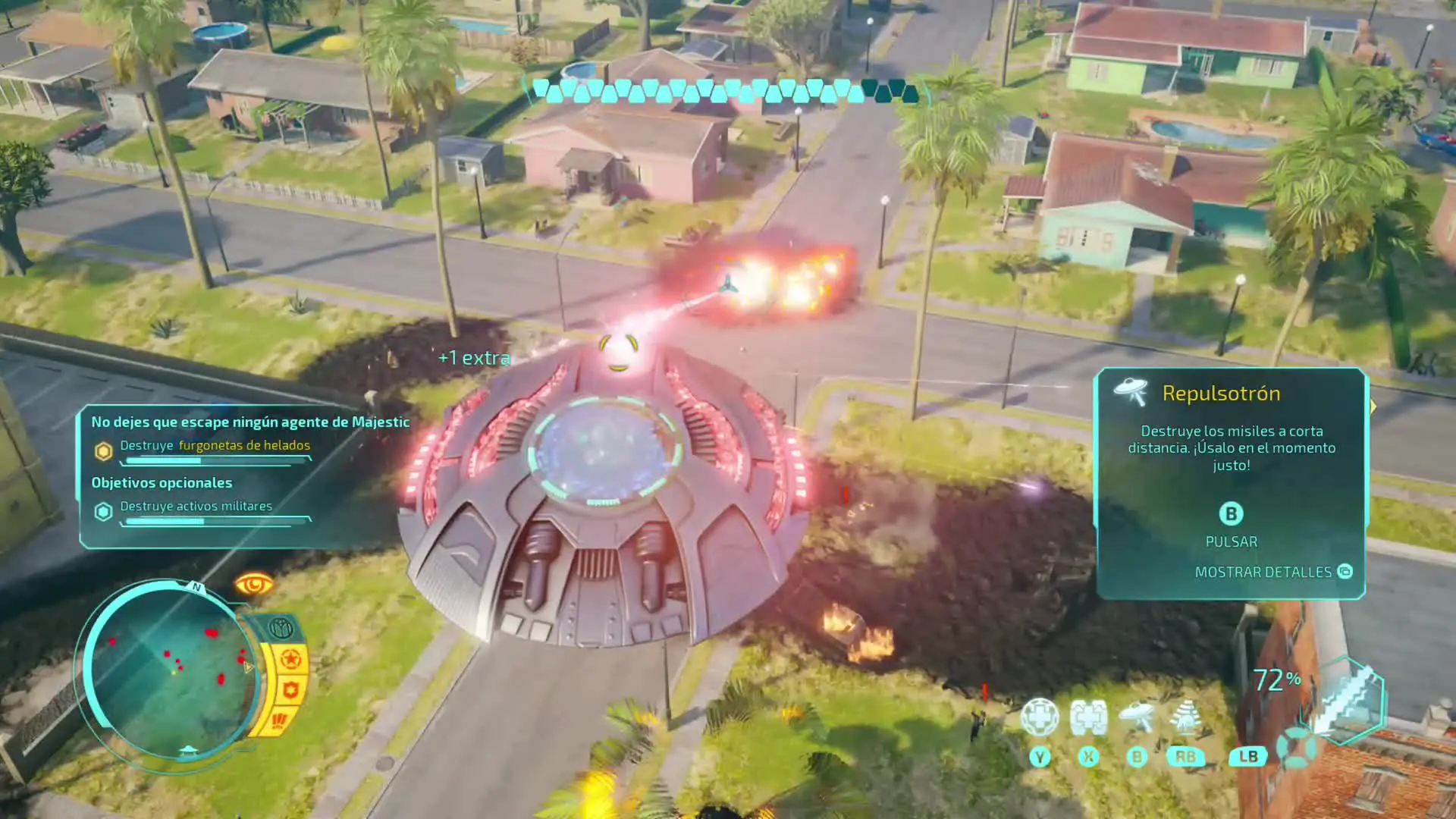Select the twin-capsule ability icon
The width and height of the screenshot is (1456, 819).
coord(1088,717)
